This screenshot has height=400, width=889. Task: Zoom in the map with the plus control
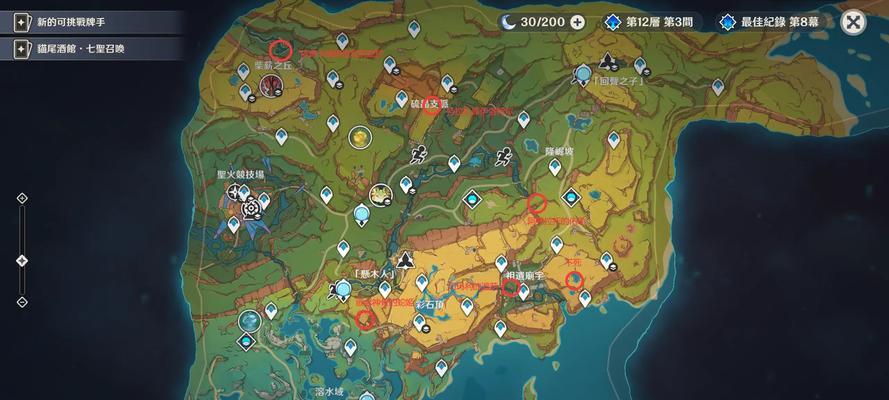point(22,198)
